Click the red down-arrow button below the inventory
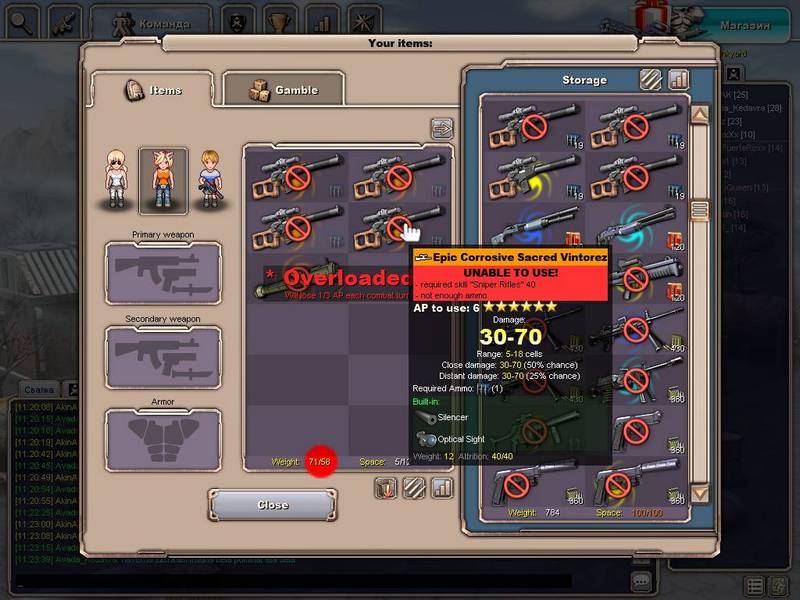The image size is (800, 600). click(386, 488)
